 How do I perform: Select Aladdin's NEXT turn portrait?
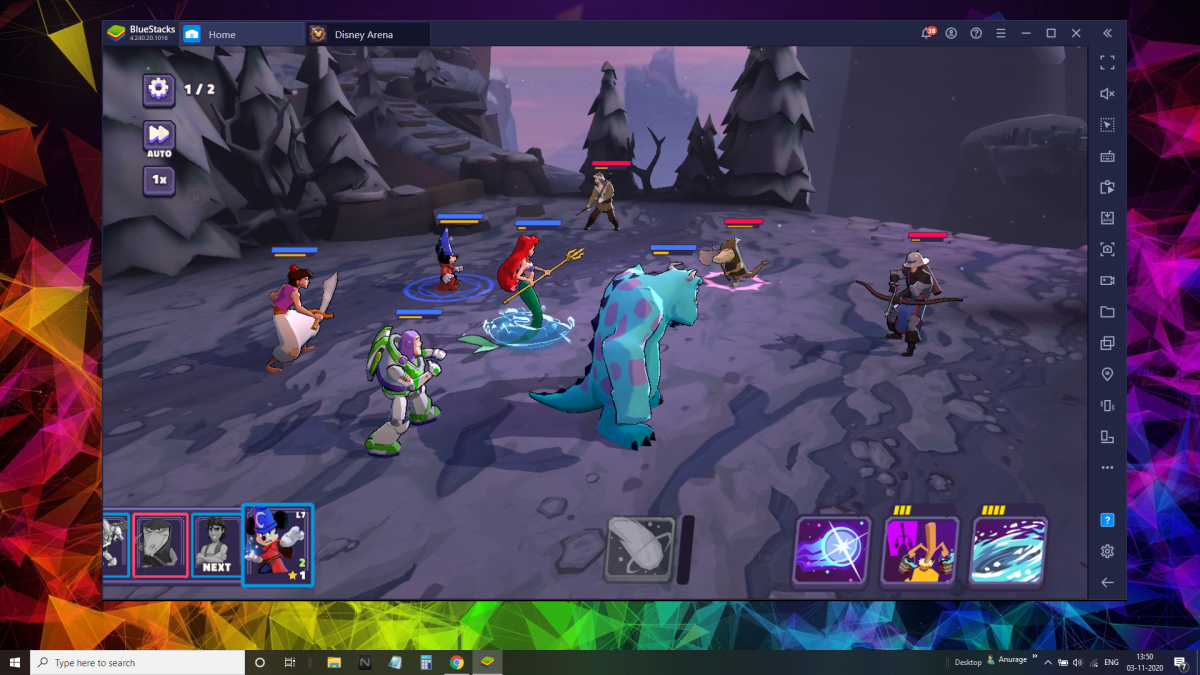pyautogui.click(x=215, y=546)
